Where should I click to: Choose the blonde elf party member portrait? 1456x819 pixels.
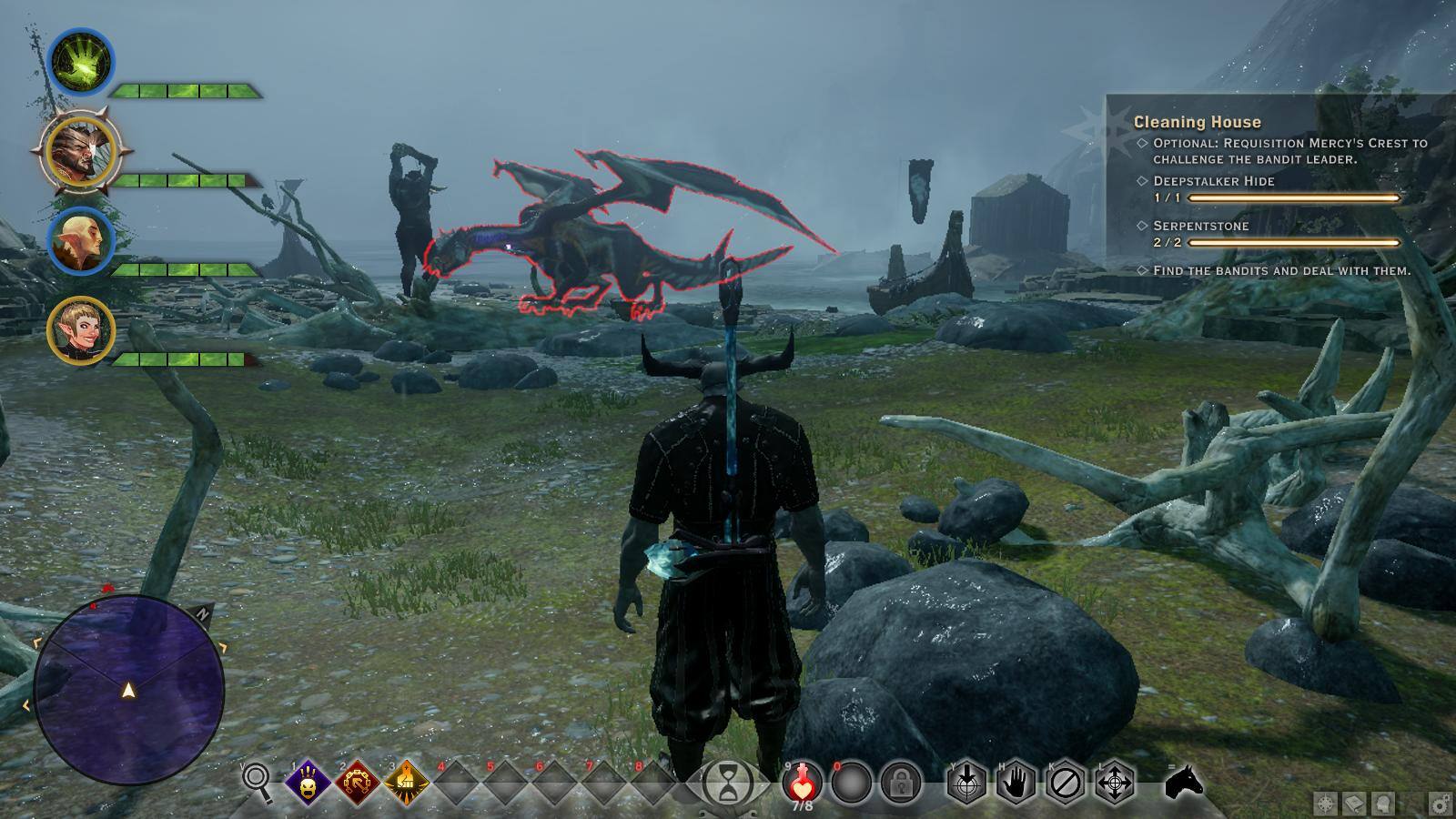[x=81, y=330]
